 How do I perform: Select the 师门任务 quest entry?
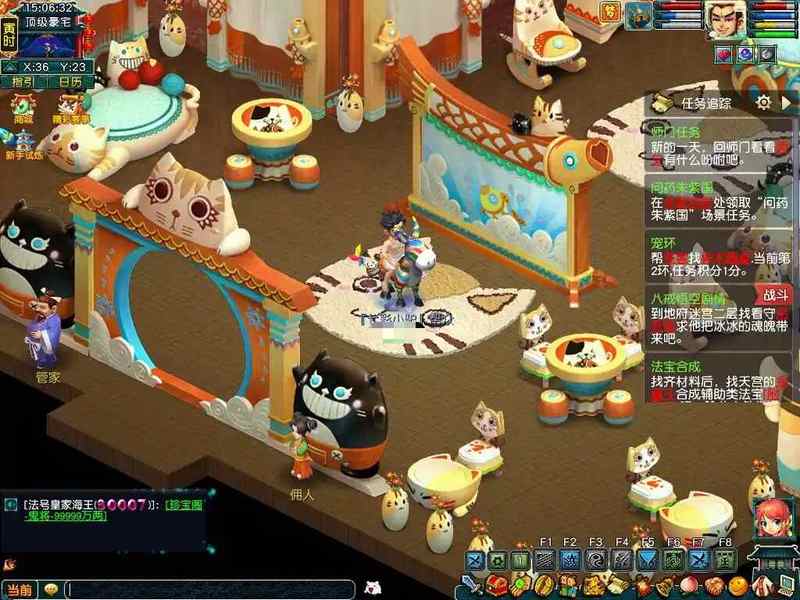(676, 132)
